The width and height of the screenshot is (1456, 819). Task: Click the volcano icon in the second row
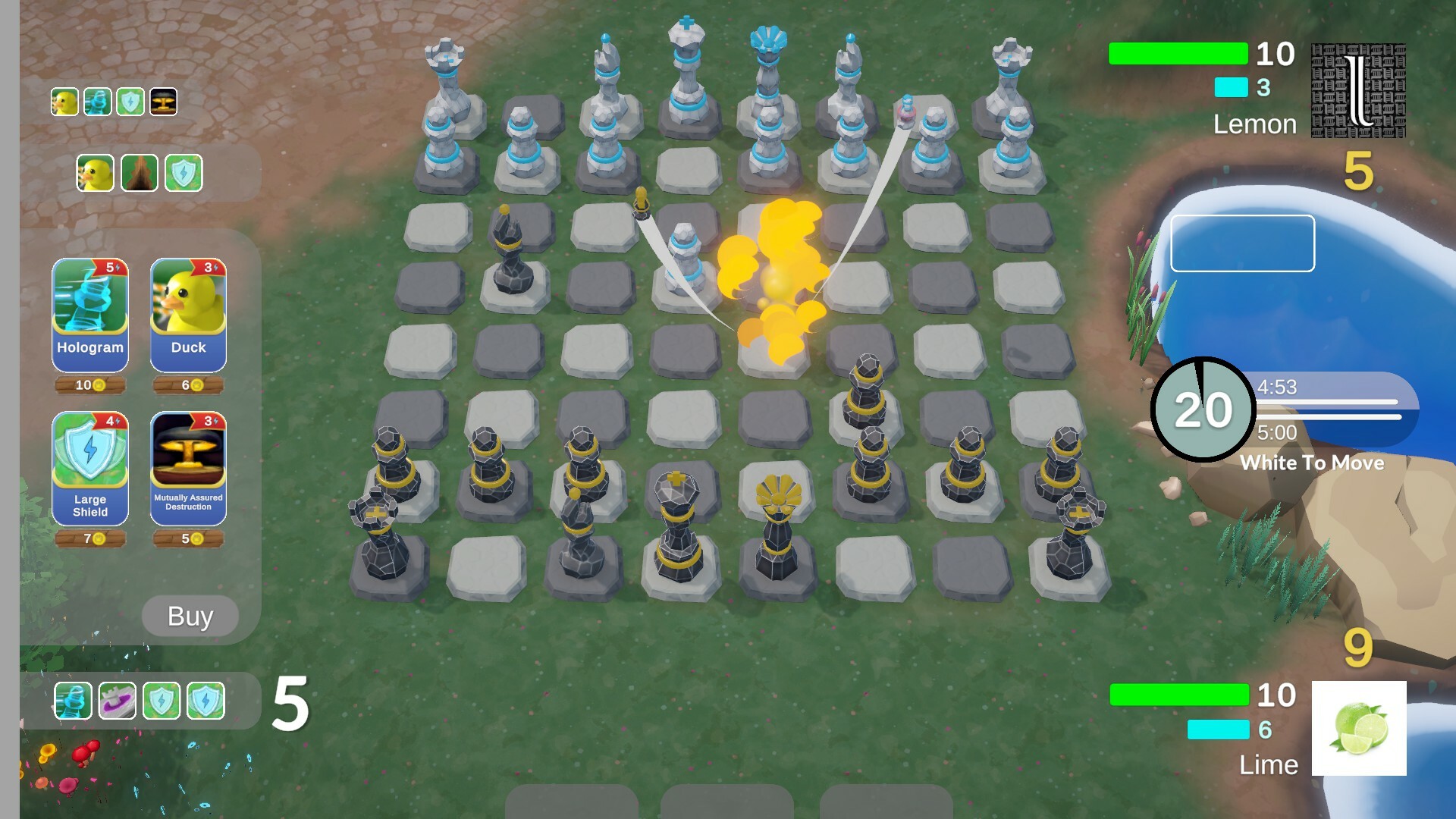pos(140,172)
